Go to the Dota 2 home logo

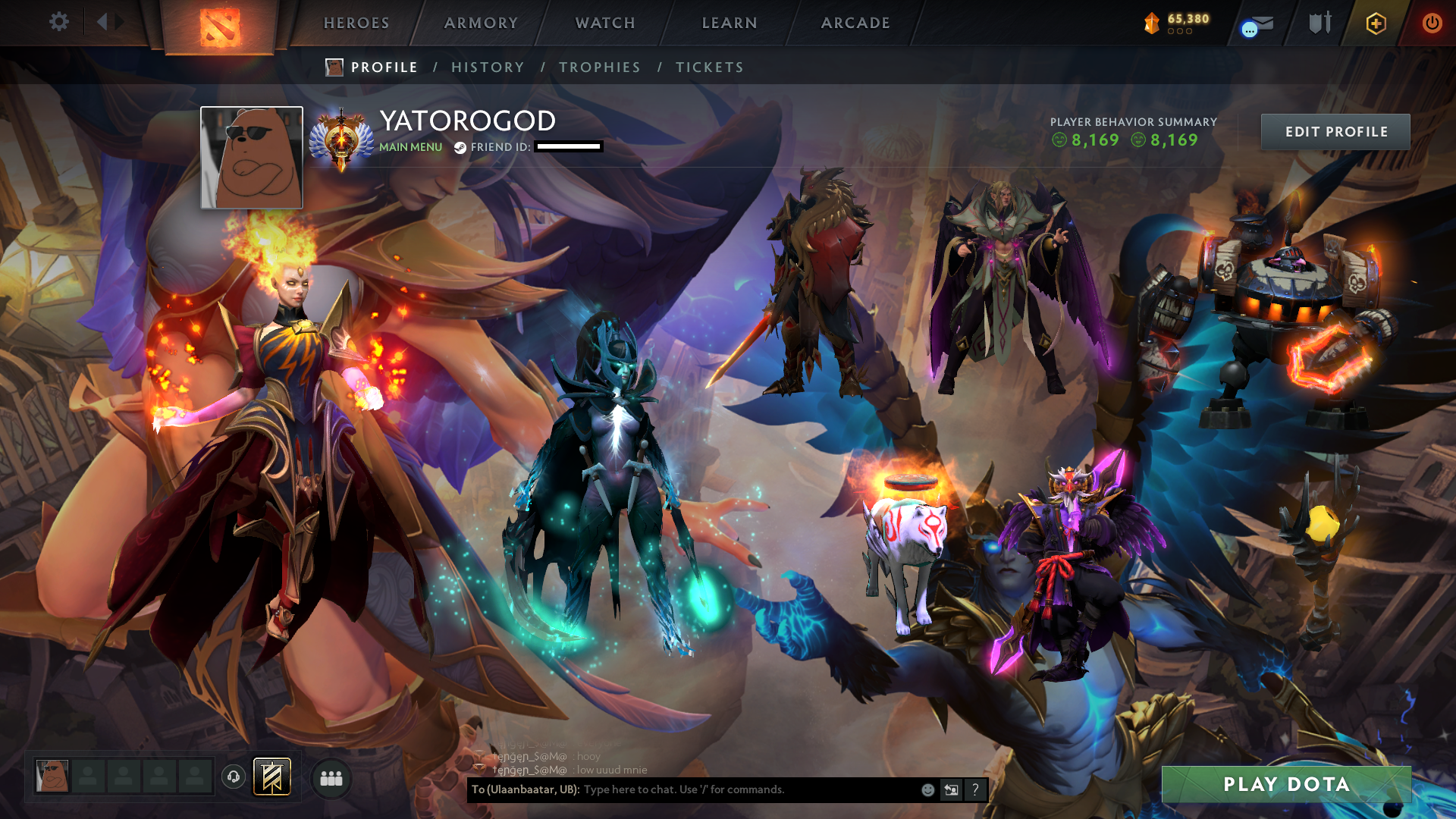click(220, 27)
